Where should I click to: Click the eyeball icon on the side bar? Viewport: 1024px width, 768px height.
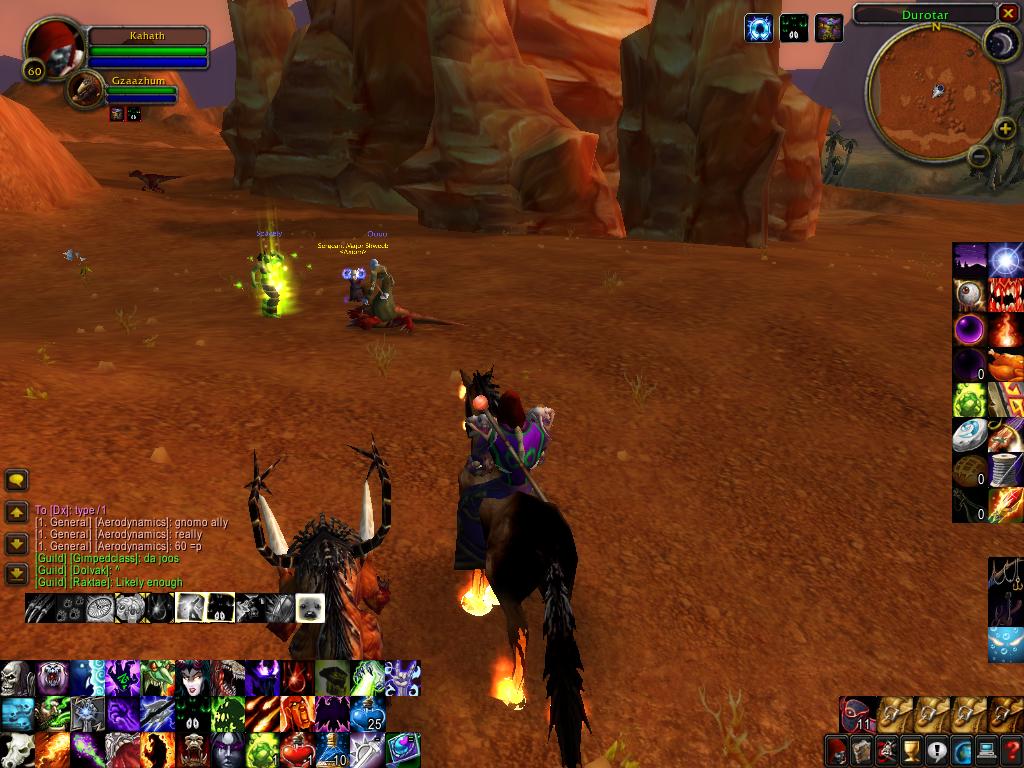coord(969,295)
